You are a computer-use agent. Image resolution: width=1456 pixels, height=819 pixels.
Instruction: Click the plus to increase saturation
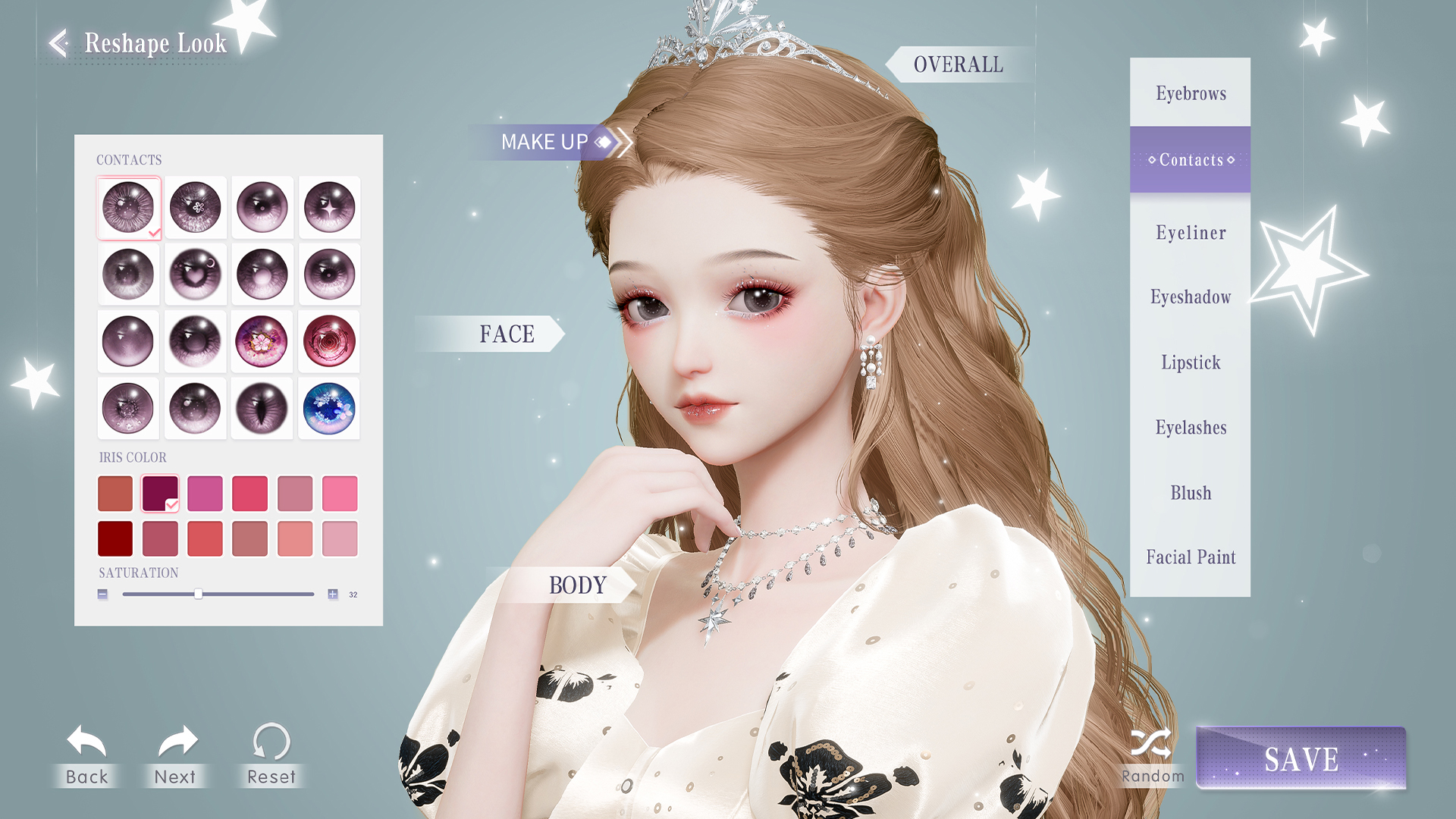coord(332,594)
